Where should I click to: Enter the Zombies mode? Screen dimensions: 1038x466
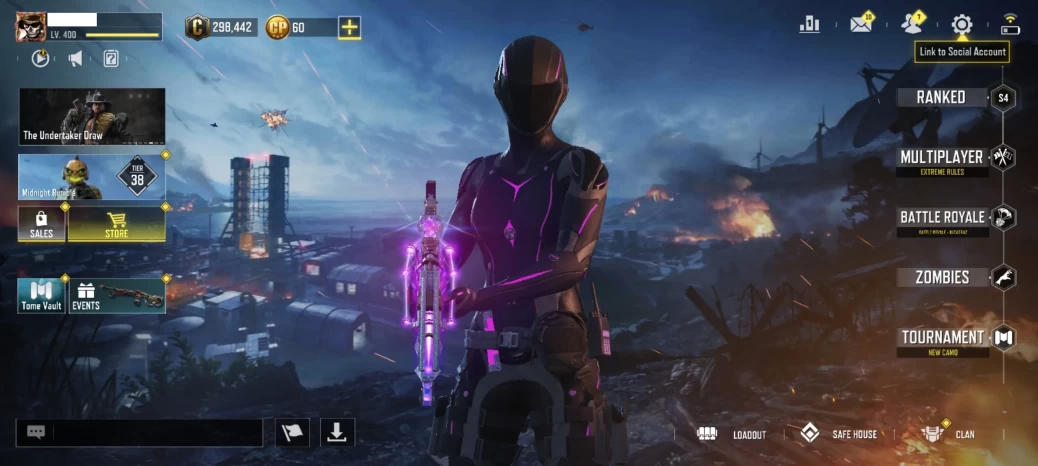click(942, 277)
